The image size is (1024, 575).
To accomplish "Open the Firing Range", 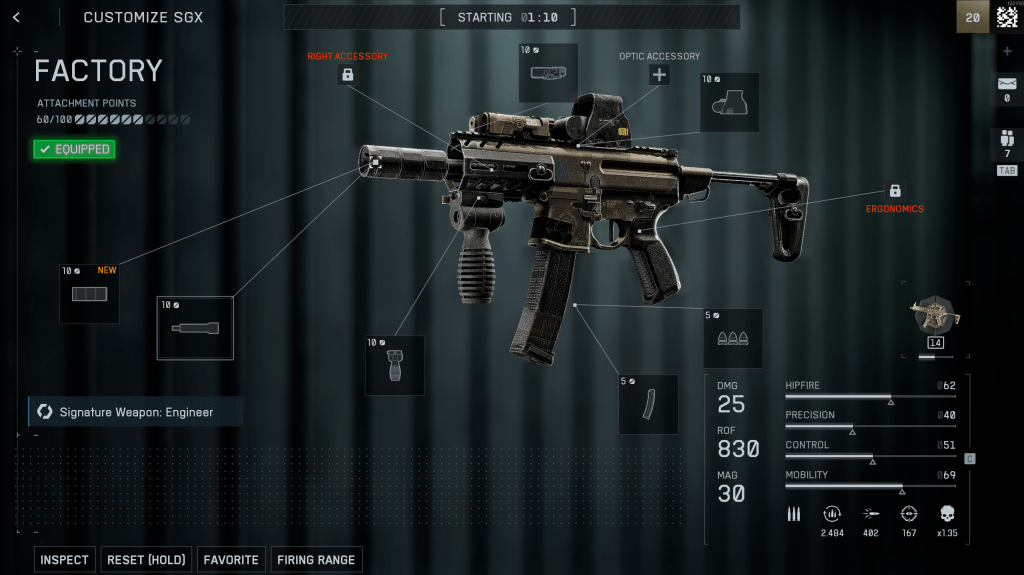I will pos(316,560).
